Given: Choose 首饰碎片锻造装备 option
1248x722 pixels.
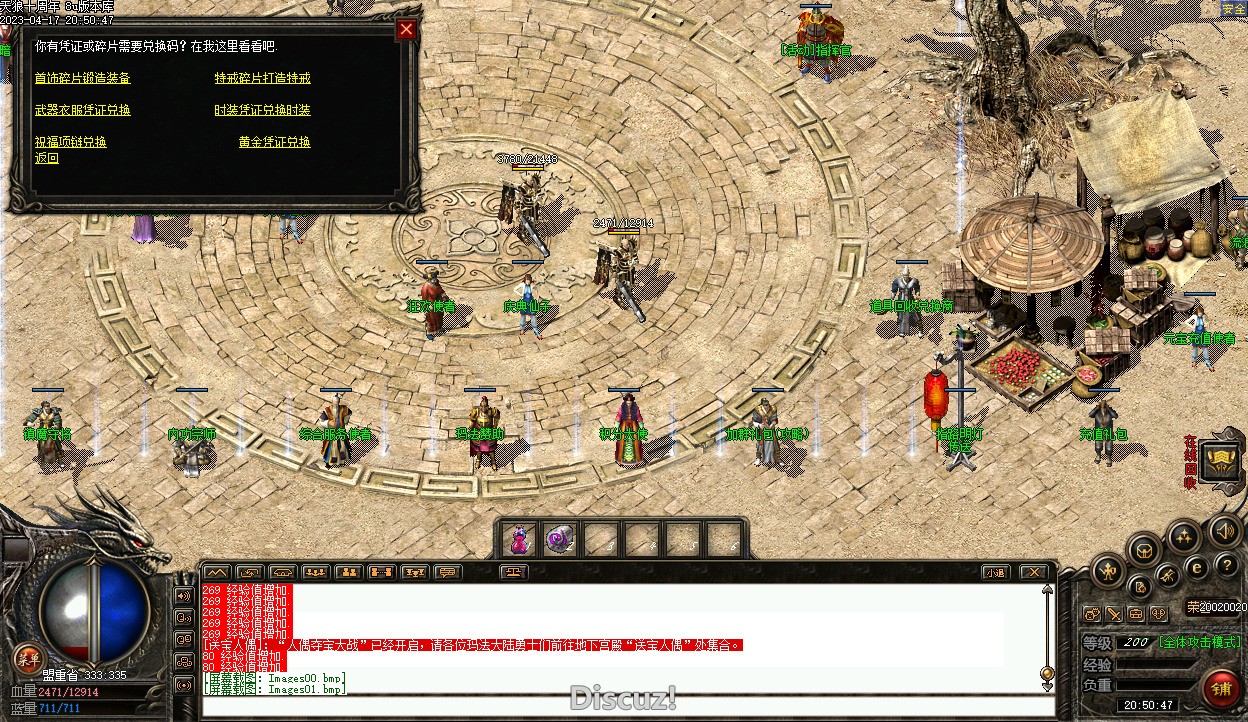Looking at the screenshot, I should [x=83, y=78].
